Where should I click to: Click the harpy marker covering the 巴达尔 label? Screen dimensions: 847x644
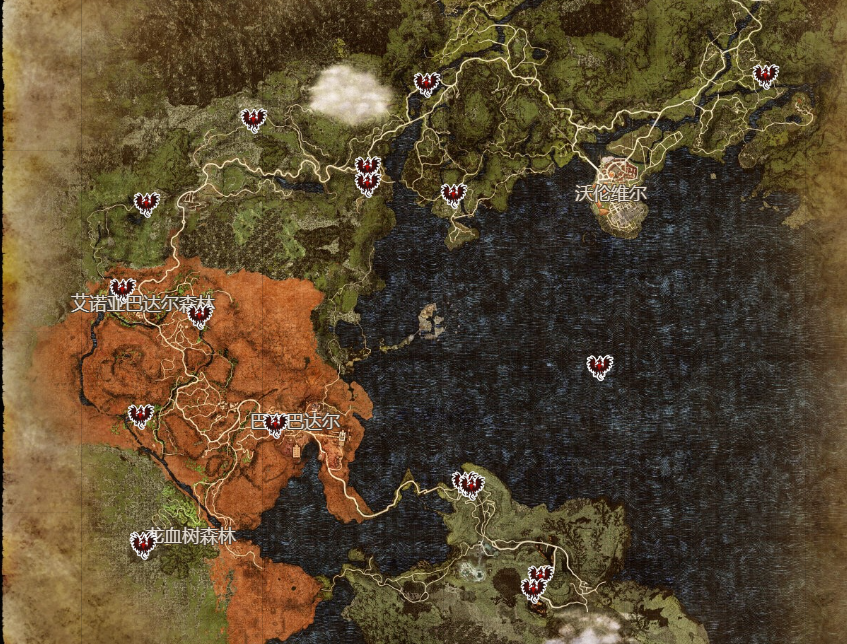tap(276, 425)
